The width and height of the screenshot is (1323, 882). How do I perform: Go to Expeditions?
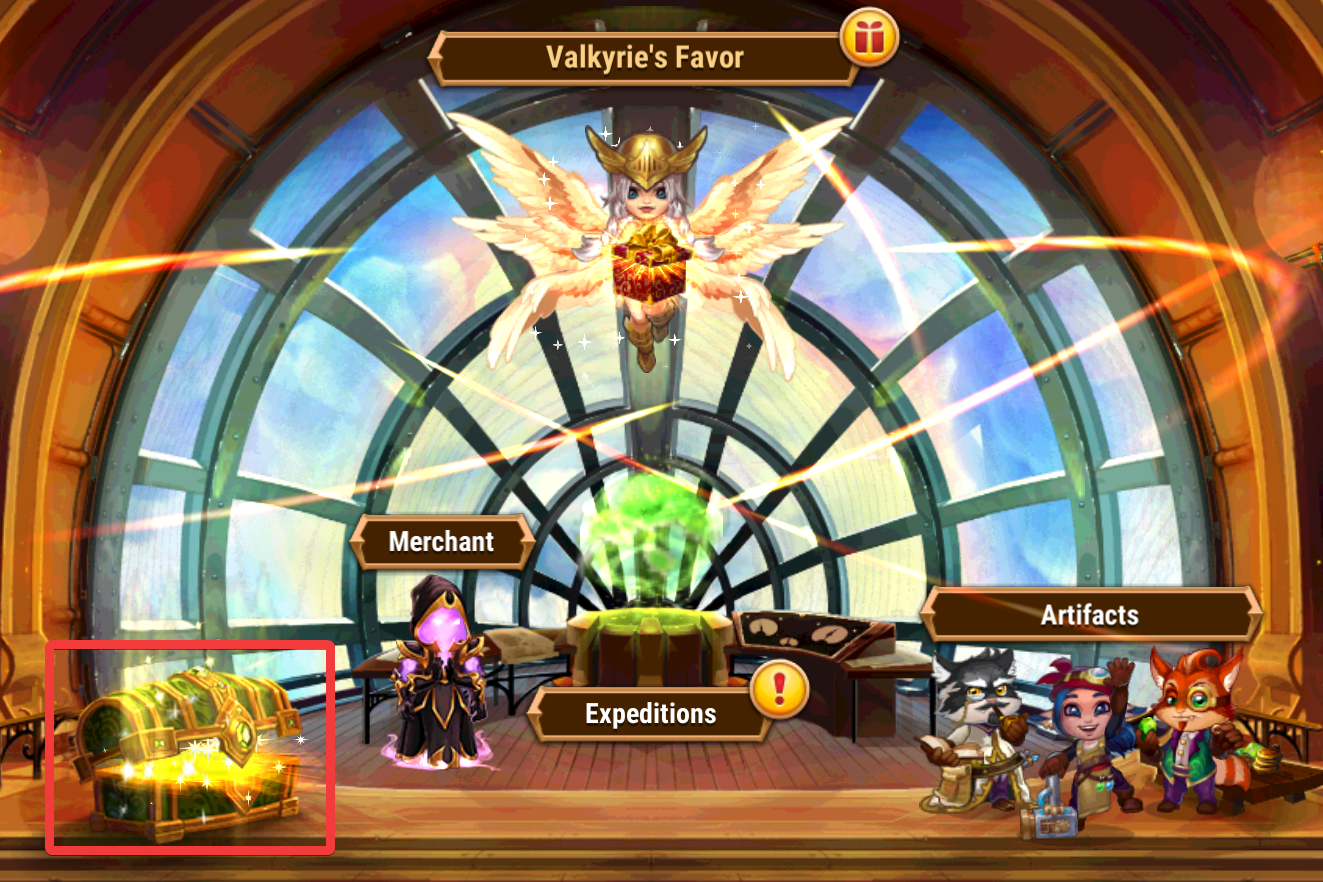coord(649,713)
